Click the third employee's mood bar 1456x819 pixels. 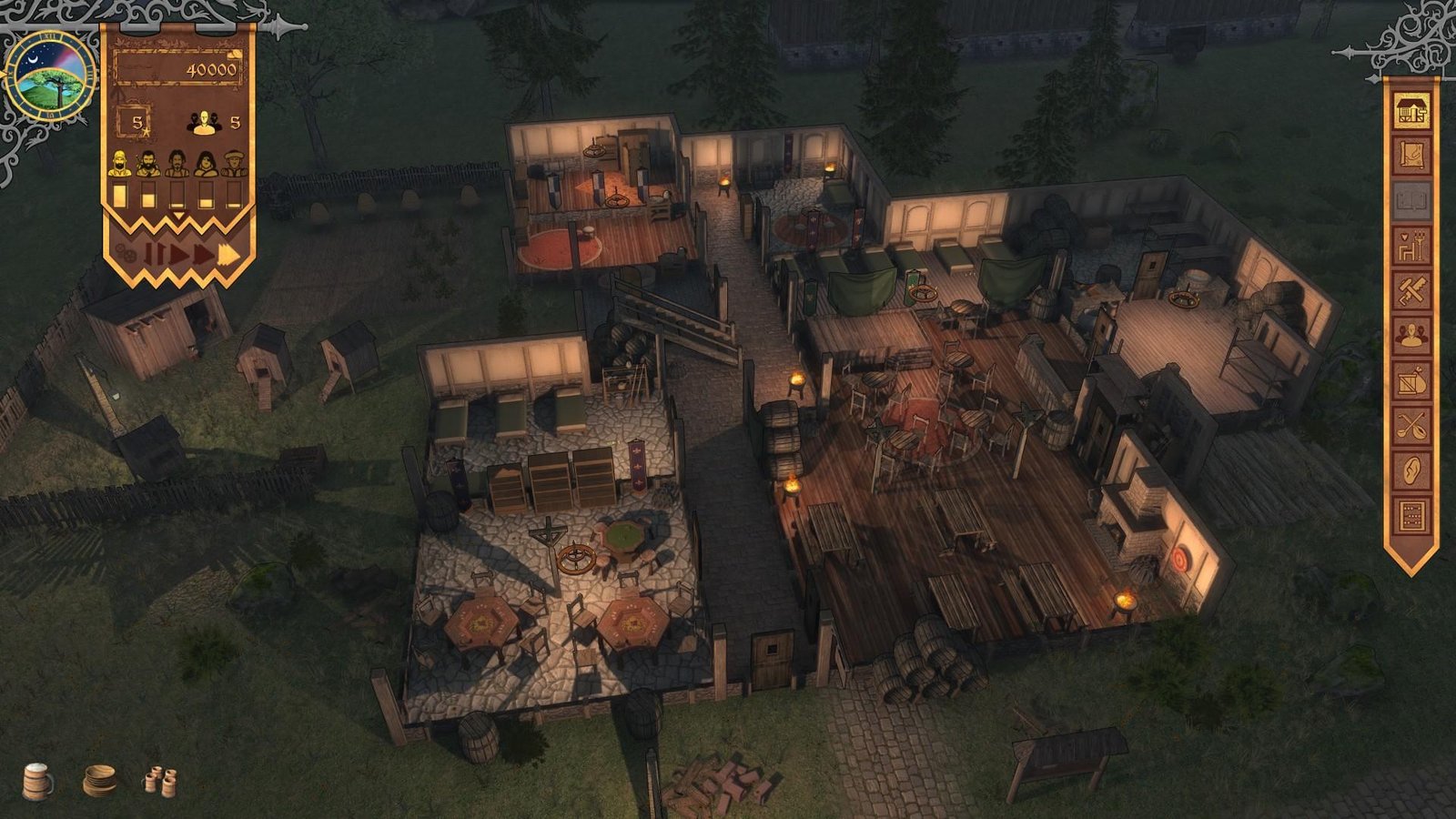(x=179, y=195)
